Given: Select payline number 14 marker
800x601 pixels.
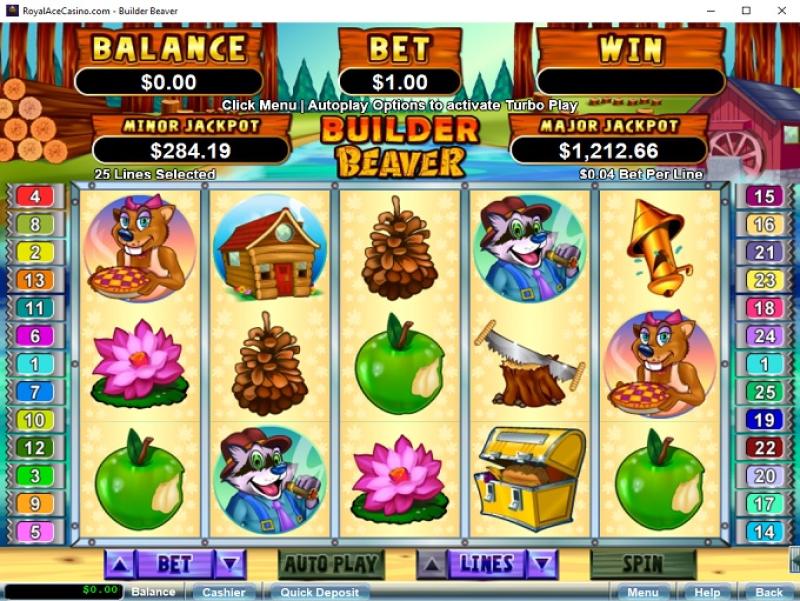Looking at the screenshot, I should pyautogui.click(x=764, y=532).
